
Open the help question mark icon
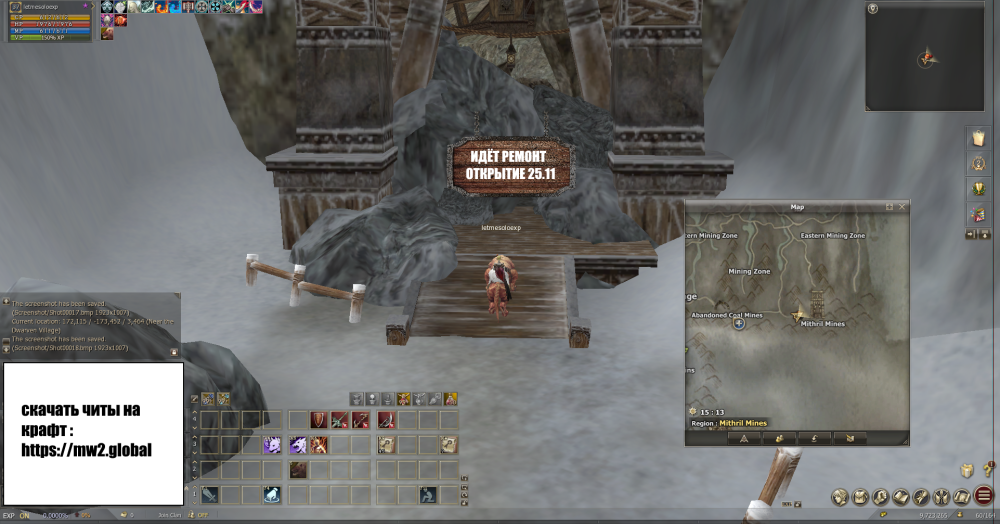pyautogui.click(x=986, y=470)
